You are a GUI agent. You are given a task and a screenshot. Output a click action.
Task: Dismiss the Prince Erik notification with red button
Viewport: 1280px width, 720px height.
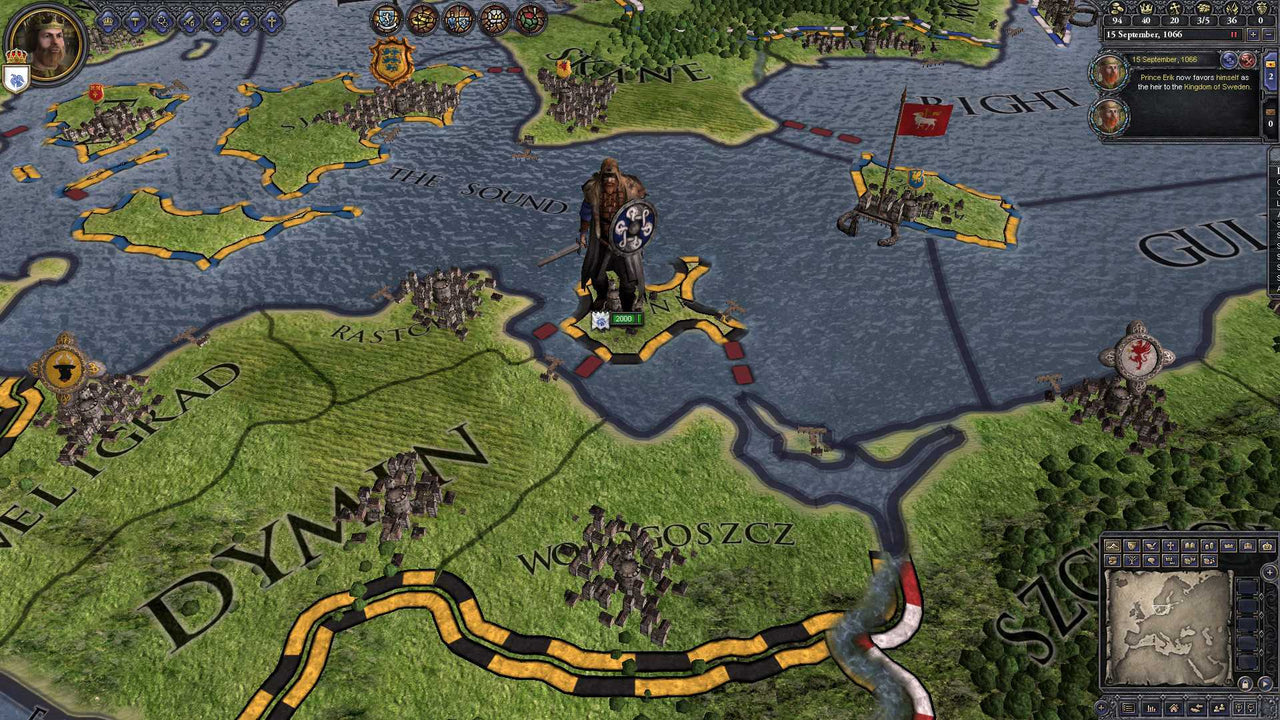[1248, 61]
